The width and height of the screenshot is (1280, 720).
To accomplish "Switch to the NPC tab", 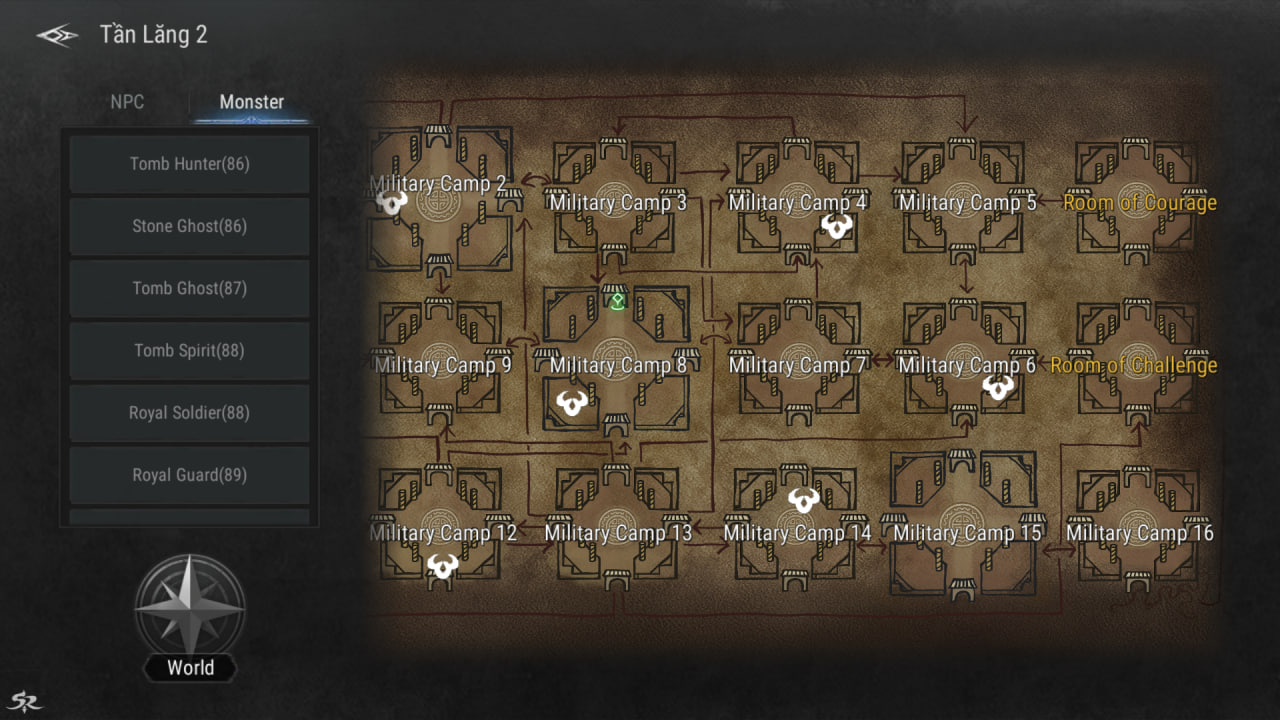I will coord(127,102).
